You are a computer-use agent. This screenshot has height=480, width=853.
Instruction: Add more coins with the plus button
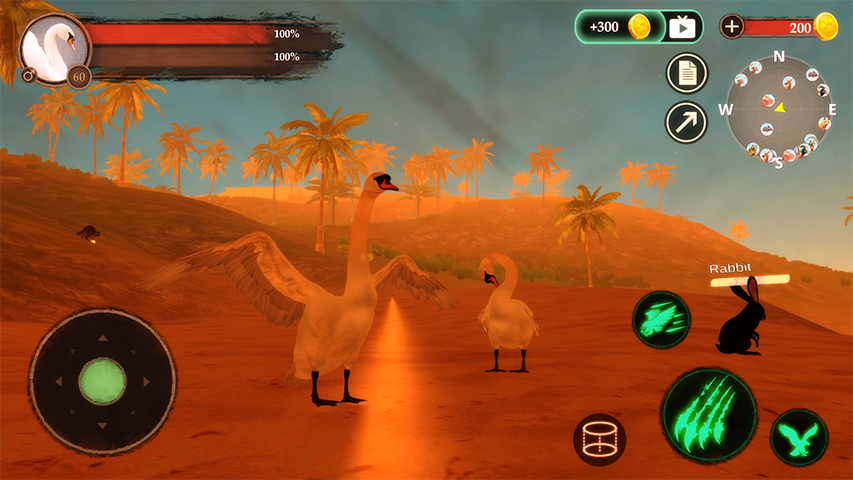pyautogui.click(x=732, y=27)
